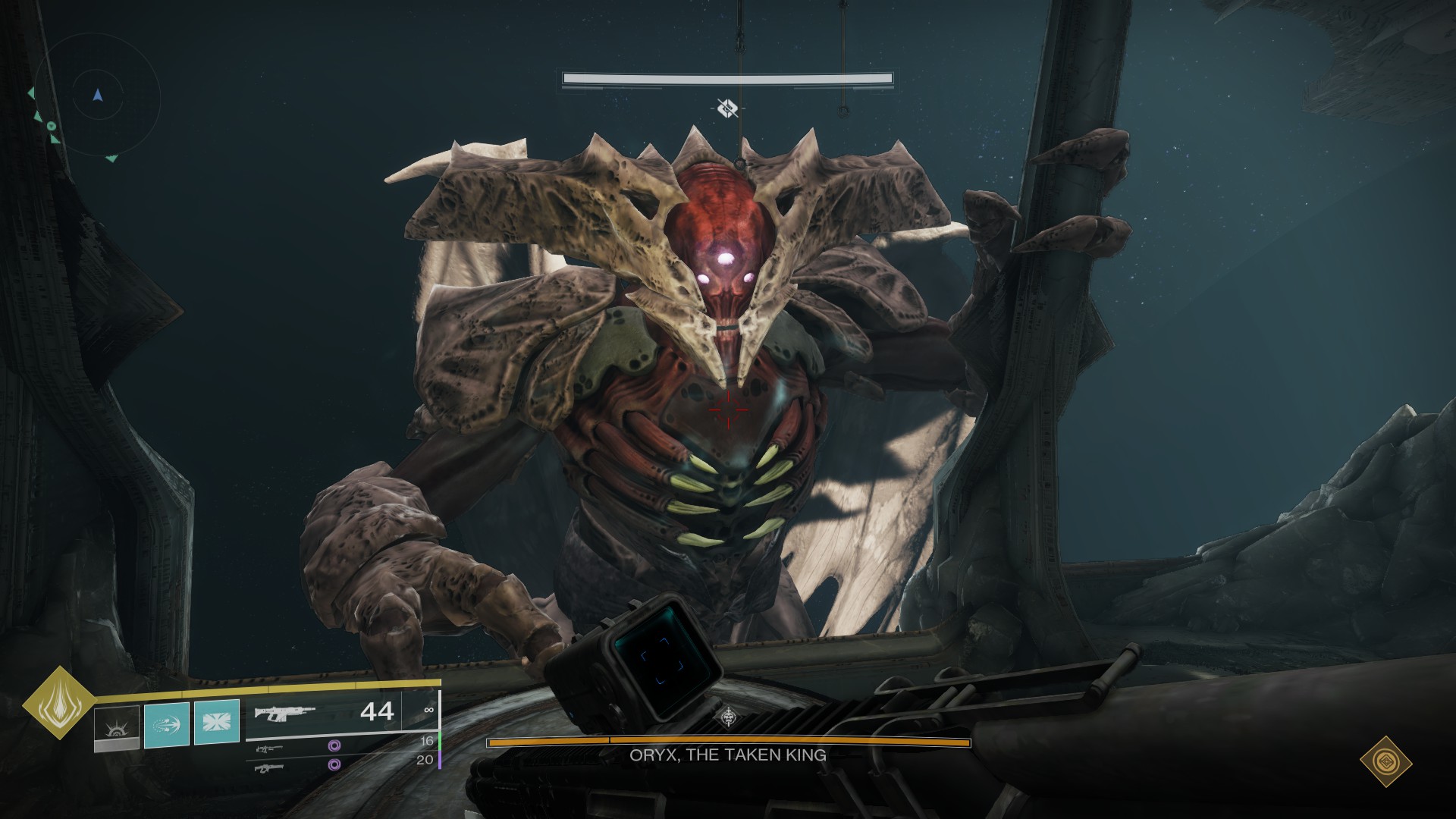Image resolution: width=1456 pixels, height=819 pixels.
Task: Select the grenade ability icon on cooldown
Action: 117,727
